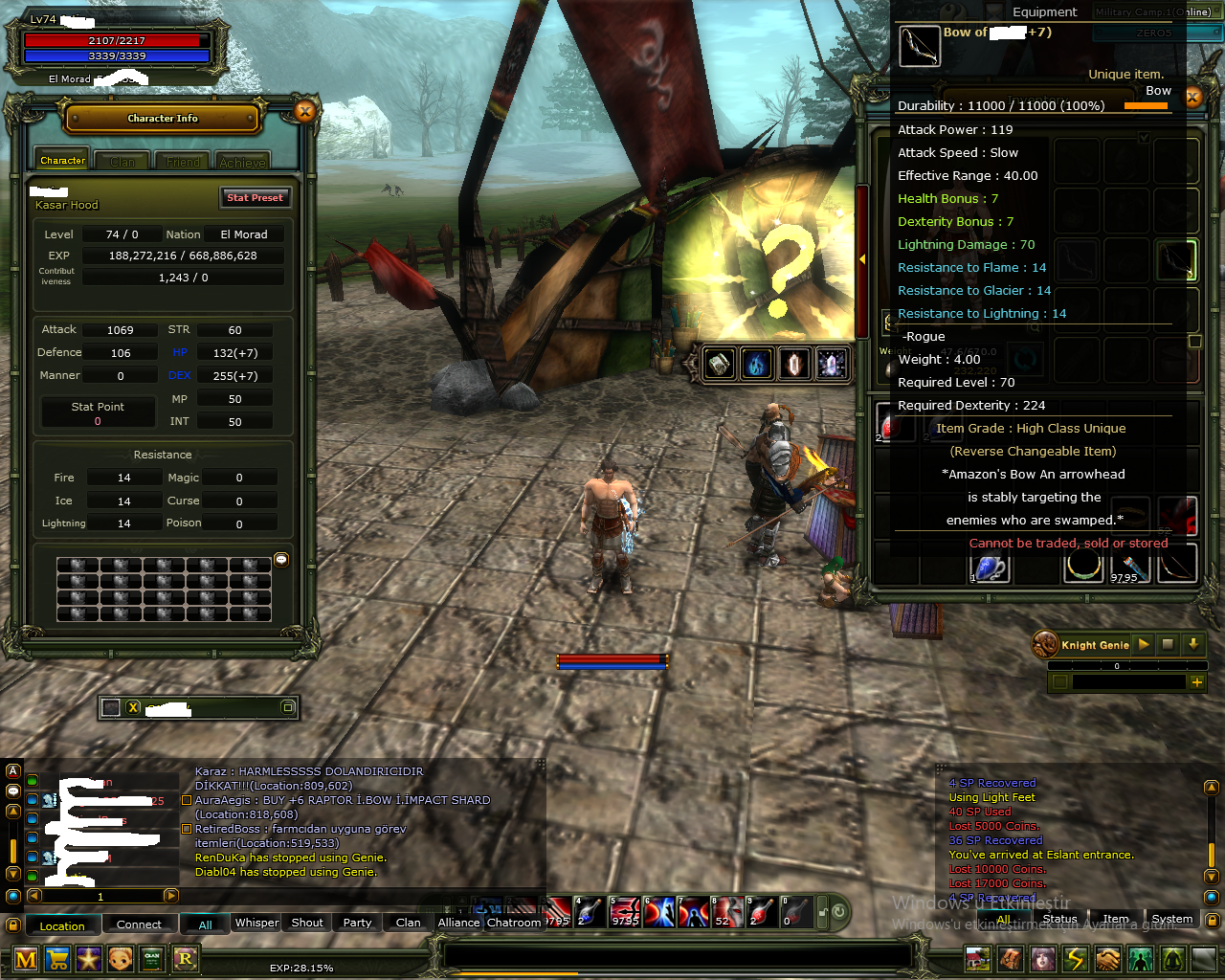
Task: Open the chat page selector arrow near page number
Action: pyautogui.click(x=171, y=896)
